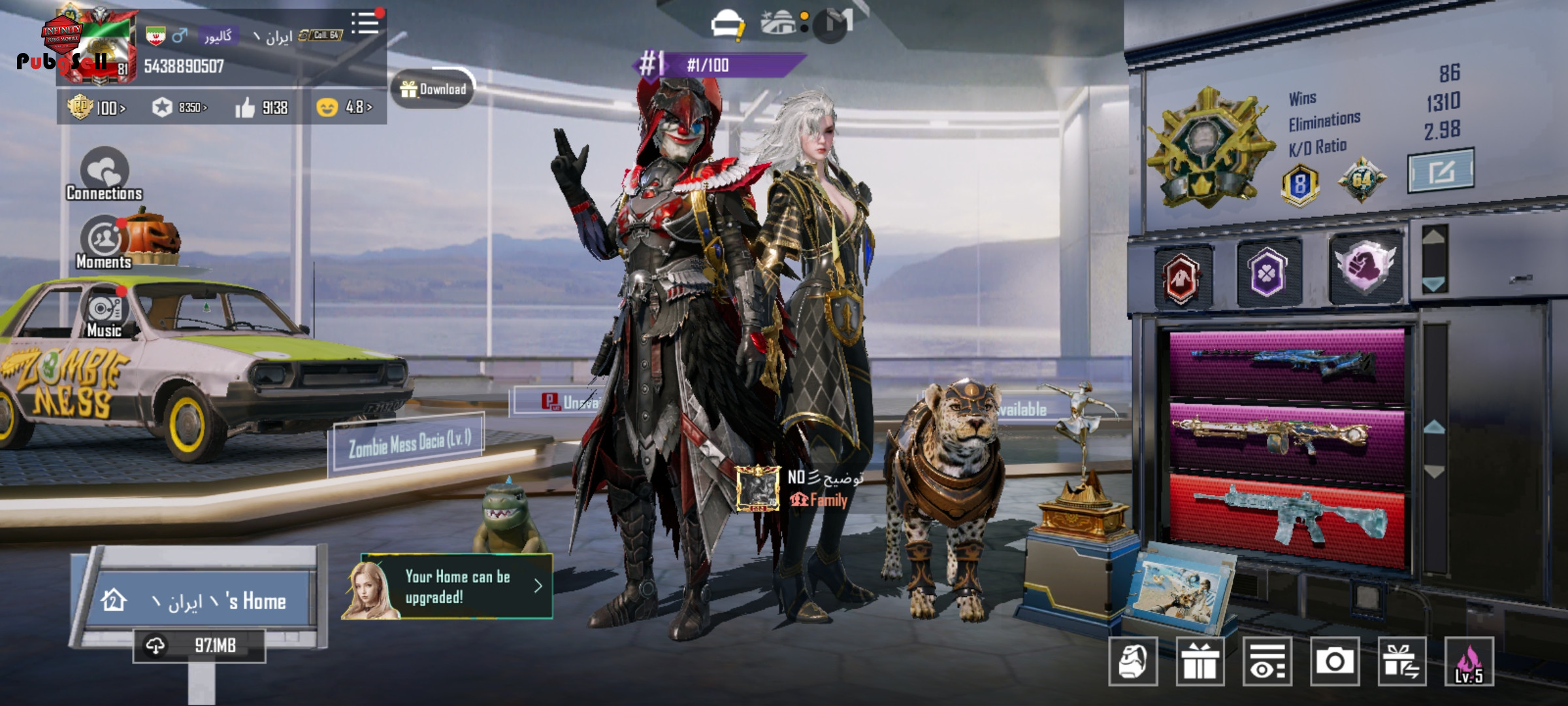Viewport: 1568px width, 706px height.
Task: Open the gift box button
Action: click(1200, 662)
